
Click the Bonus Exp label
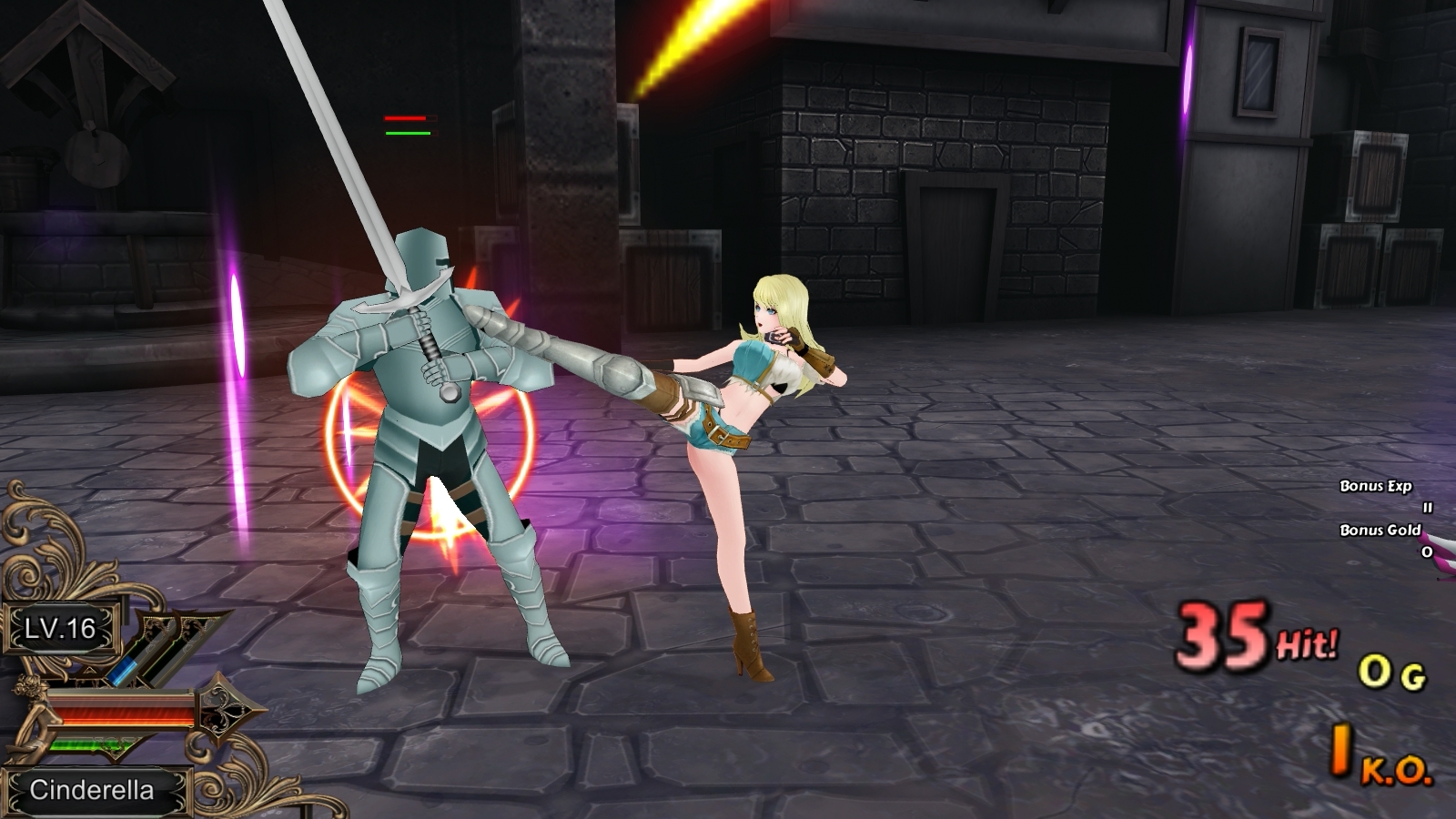click(1375, 486)
